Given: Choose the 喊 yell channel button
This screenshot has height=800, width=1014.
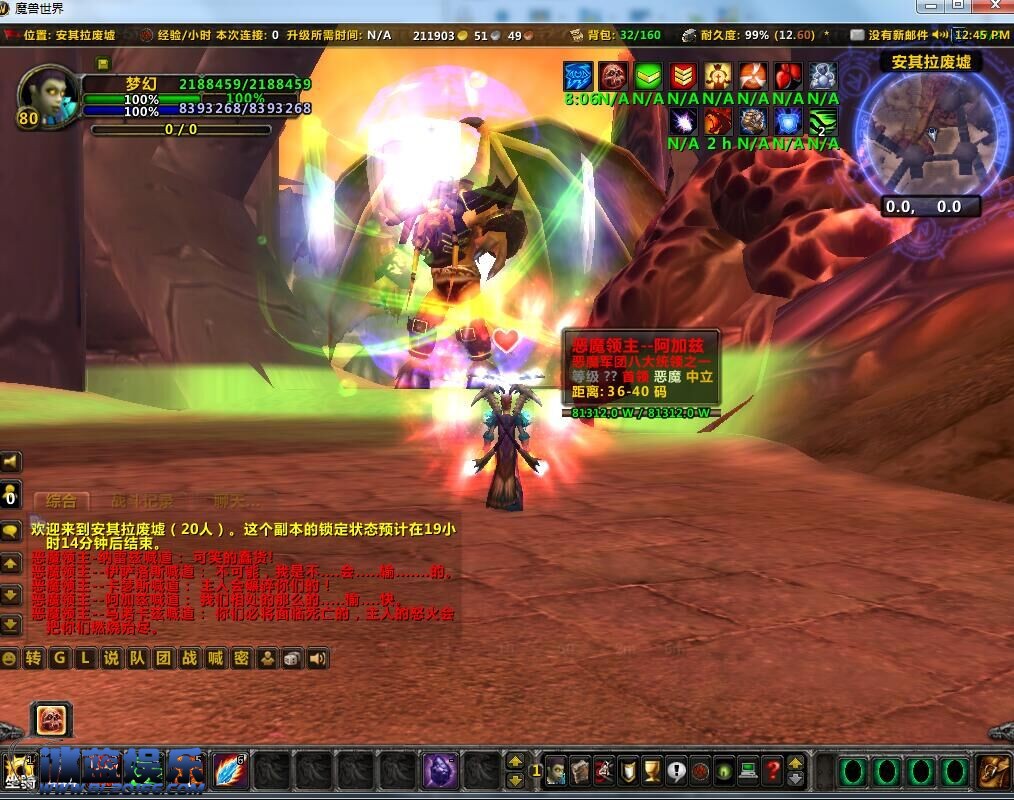Looking at the screenshot, I should click(x=214, y=658).
